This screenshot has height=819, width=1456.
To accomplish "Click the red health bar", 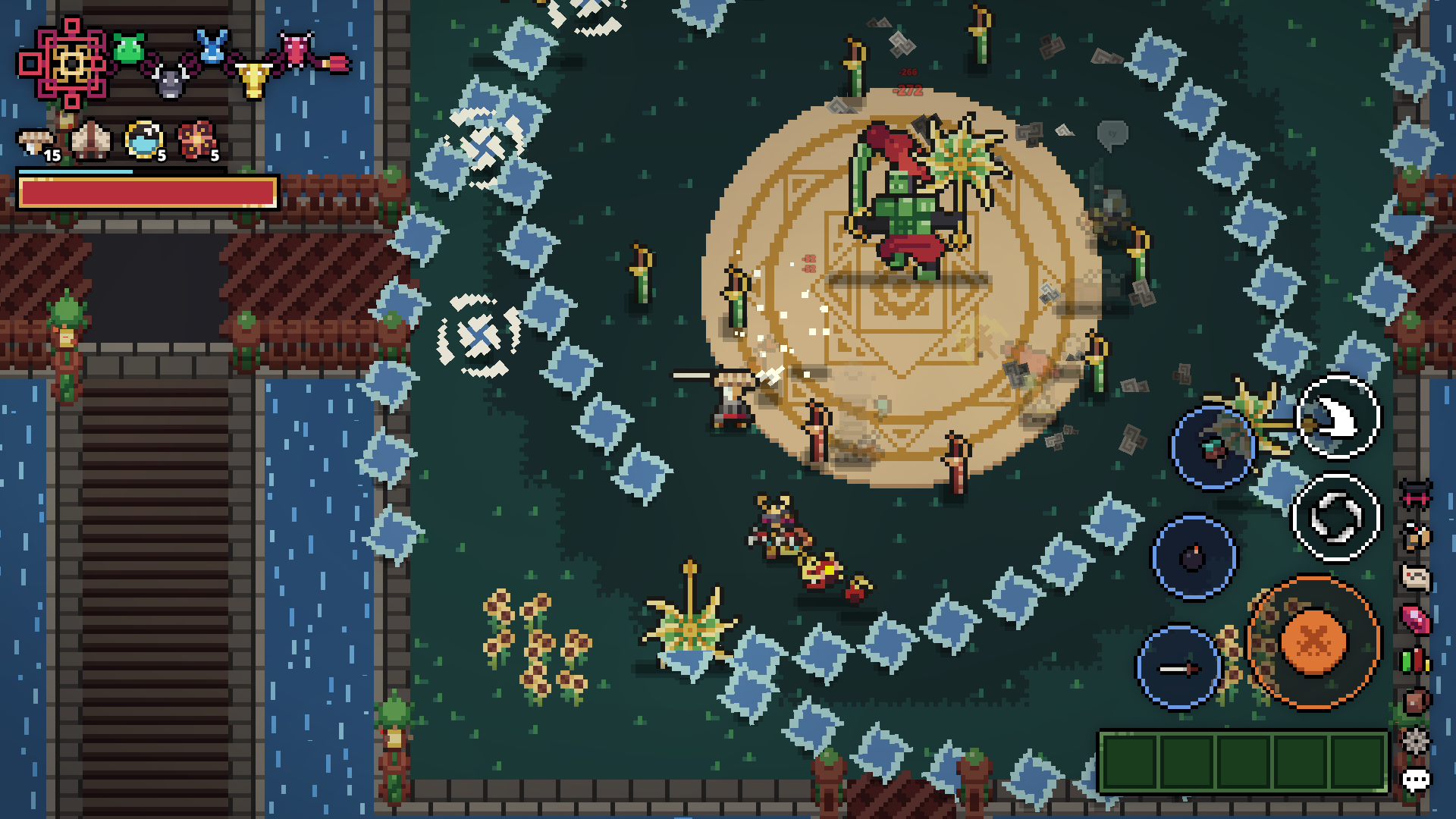I will pyautogui.click(x=148, y=193).
